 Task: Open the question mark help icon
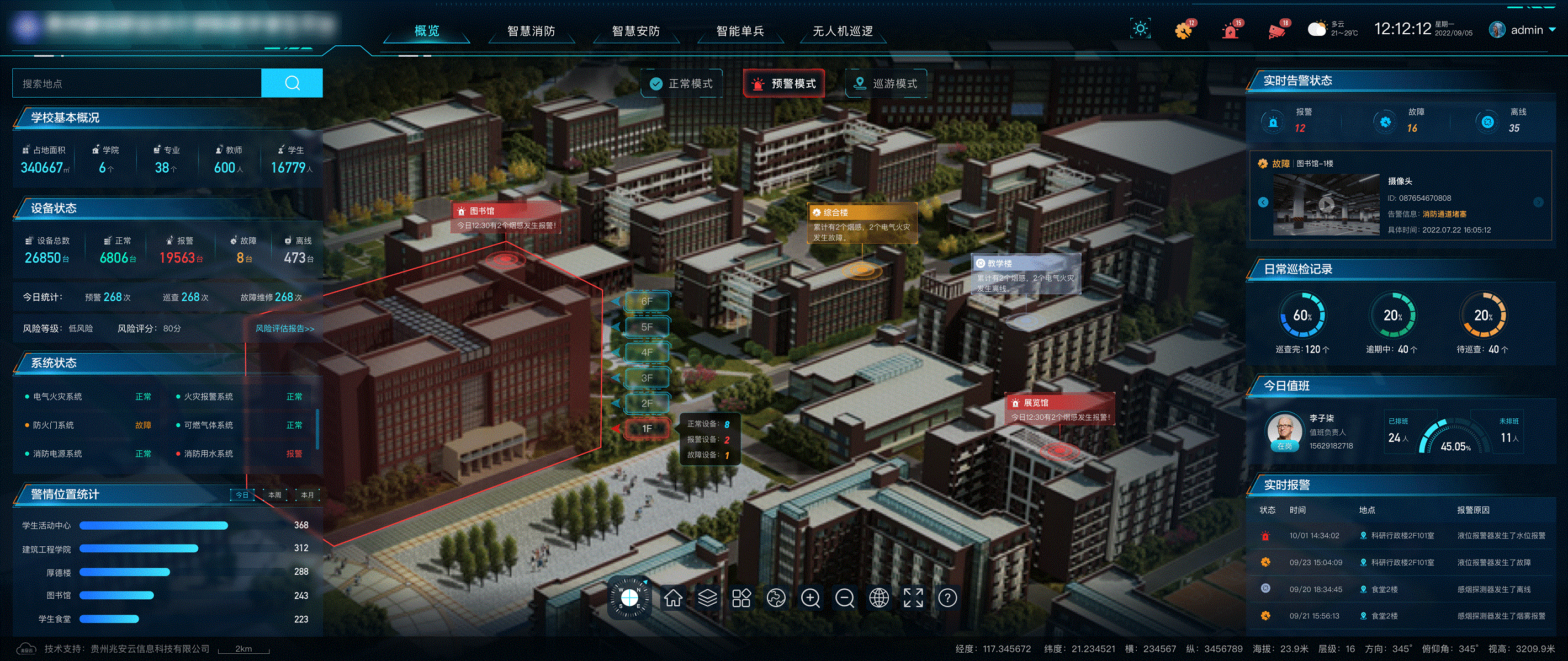pyautogui.click(x=947, y=598)
